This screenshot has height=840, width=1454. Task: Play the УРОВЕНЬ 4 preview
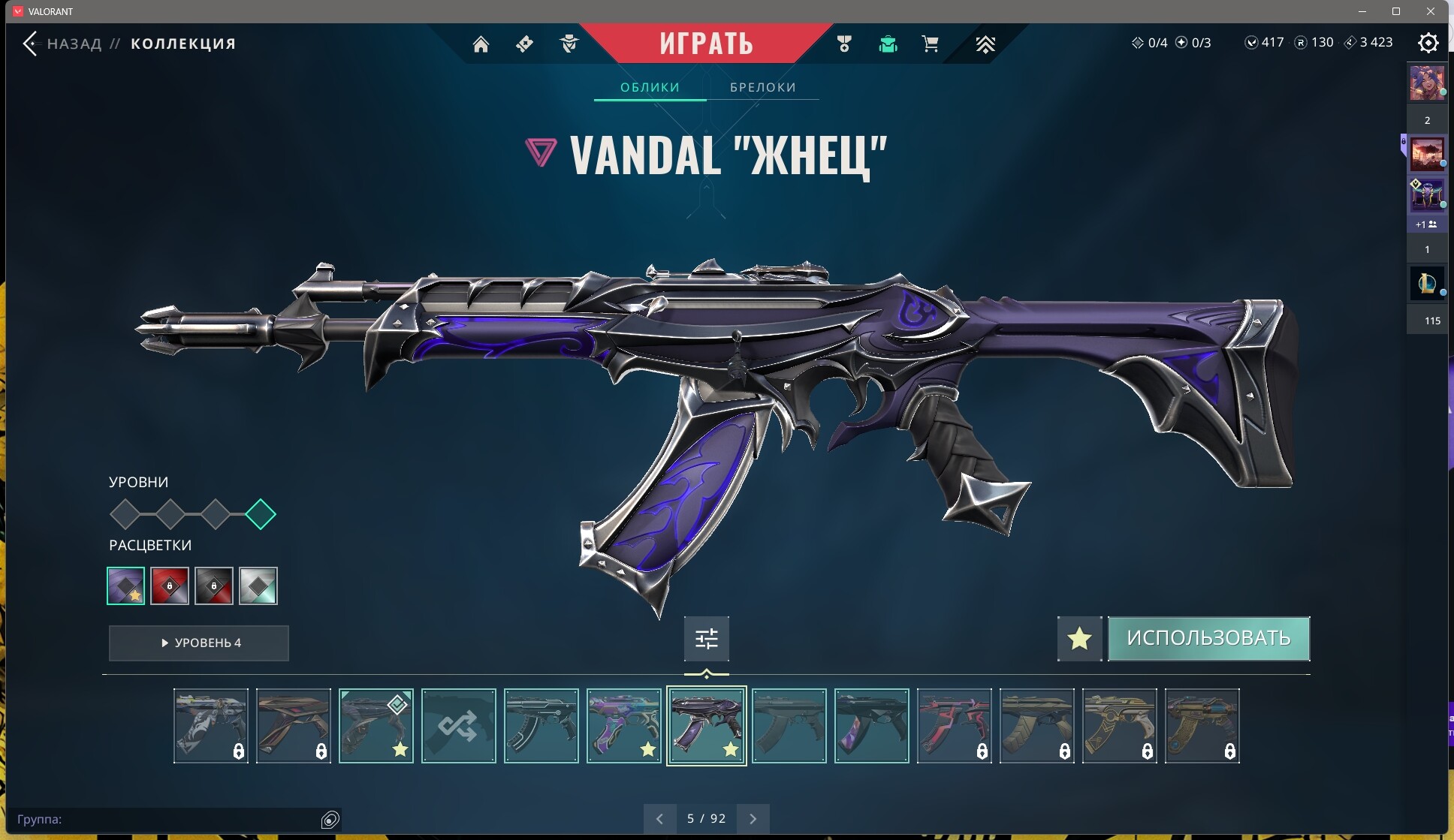click(x=199, y=643)
